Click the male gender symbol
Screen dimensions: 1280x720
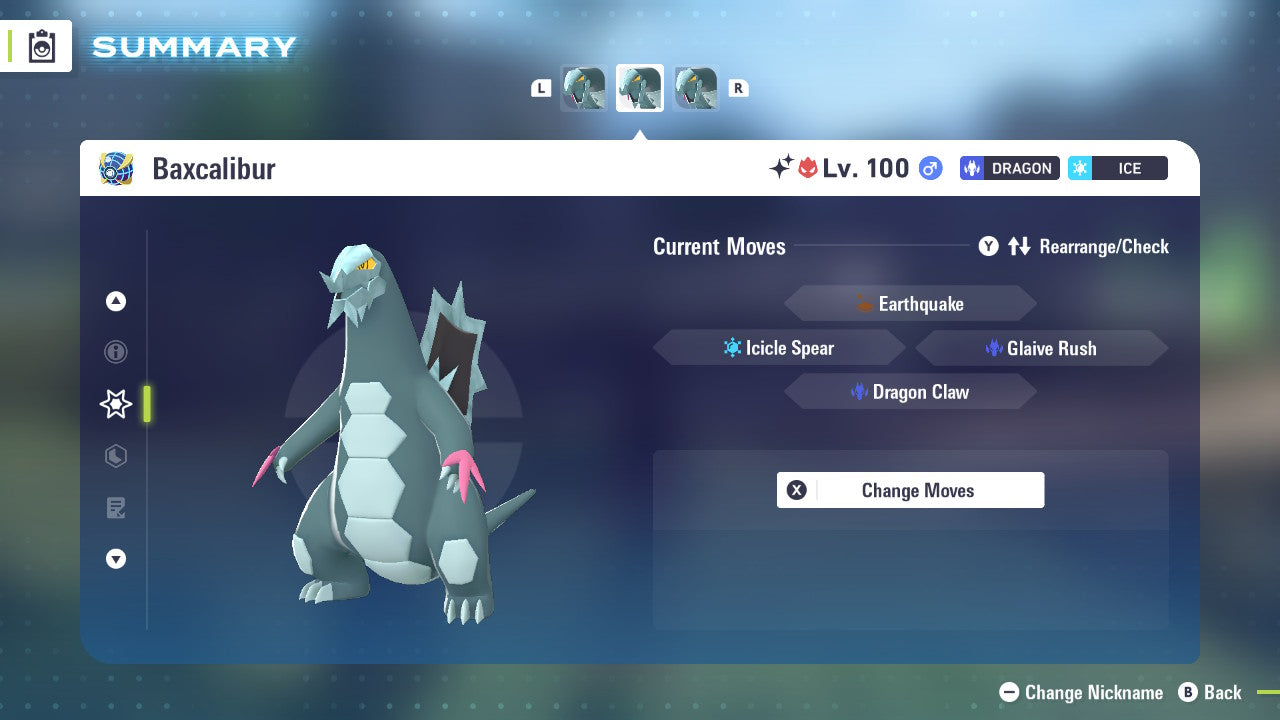pyautogui.click(x=929, y=168)
